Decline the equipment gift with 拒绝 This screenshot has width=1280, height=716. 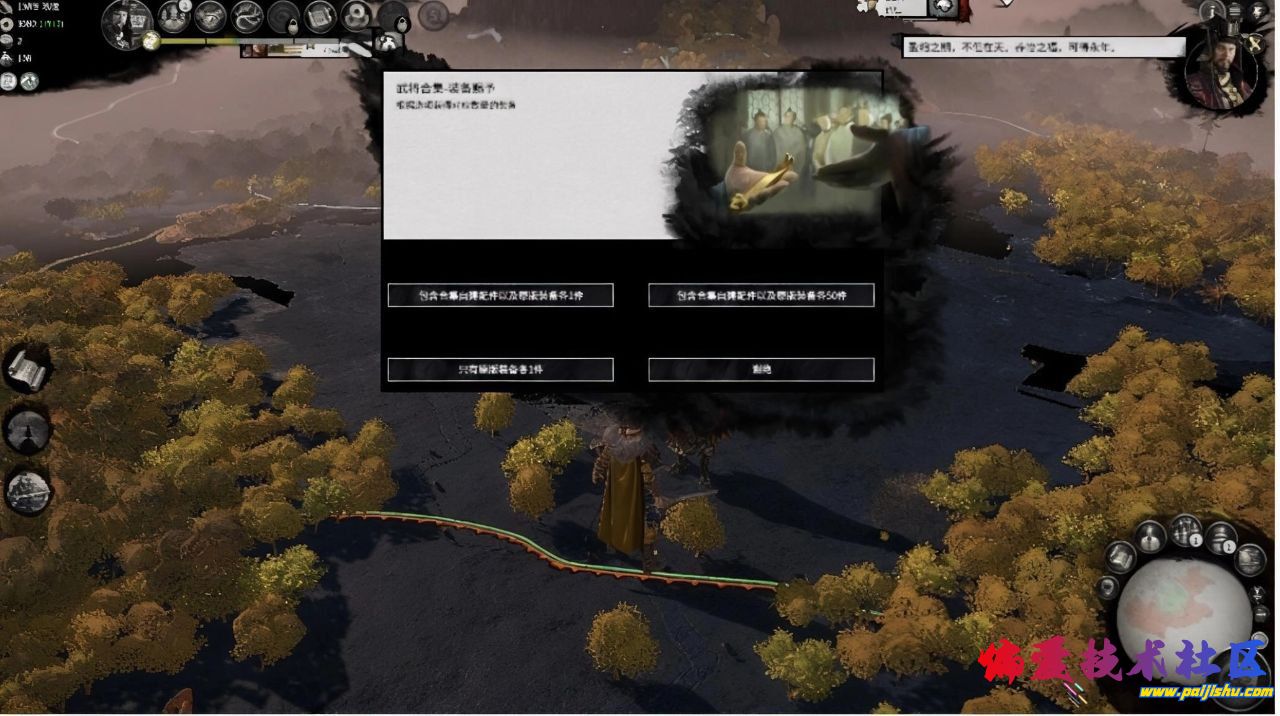[761, 369]
